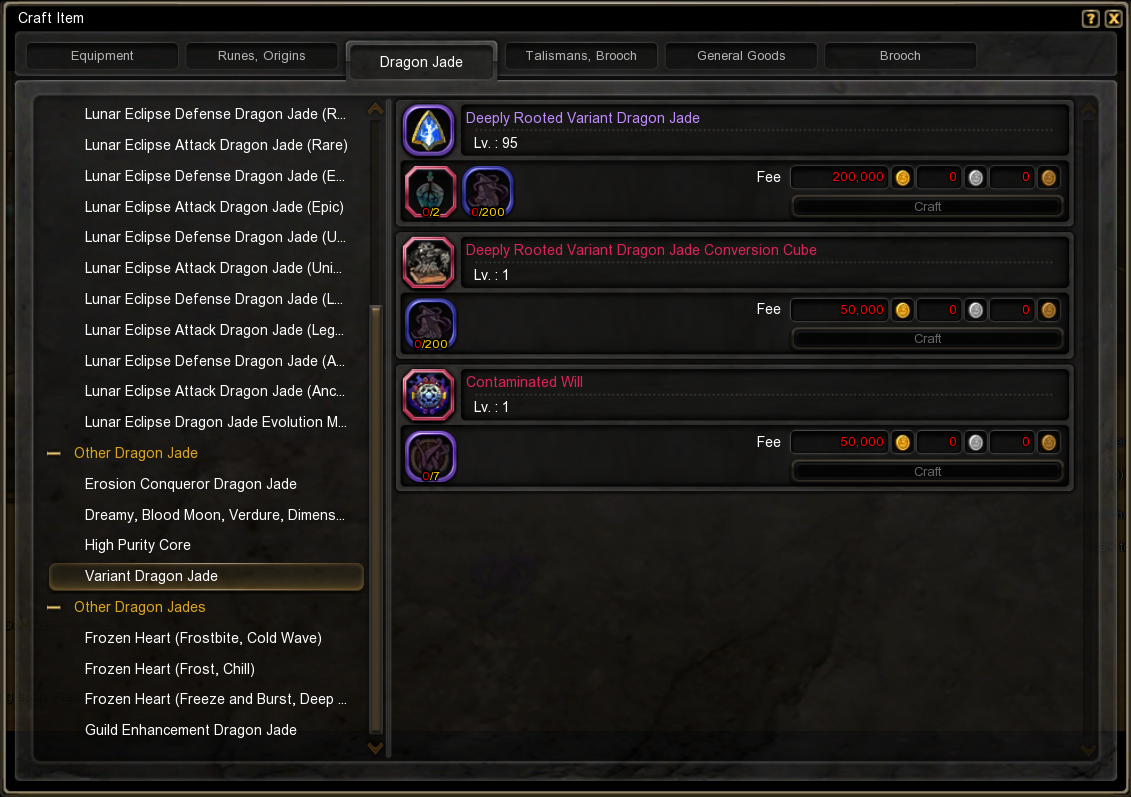Show the General Goods tab
The image size is (1131, 797).
click(x=741, y=56)
